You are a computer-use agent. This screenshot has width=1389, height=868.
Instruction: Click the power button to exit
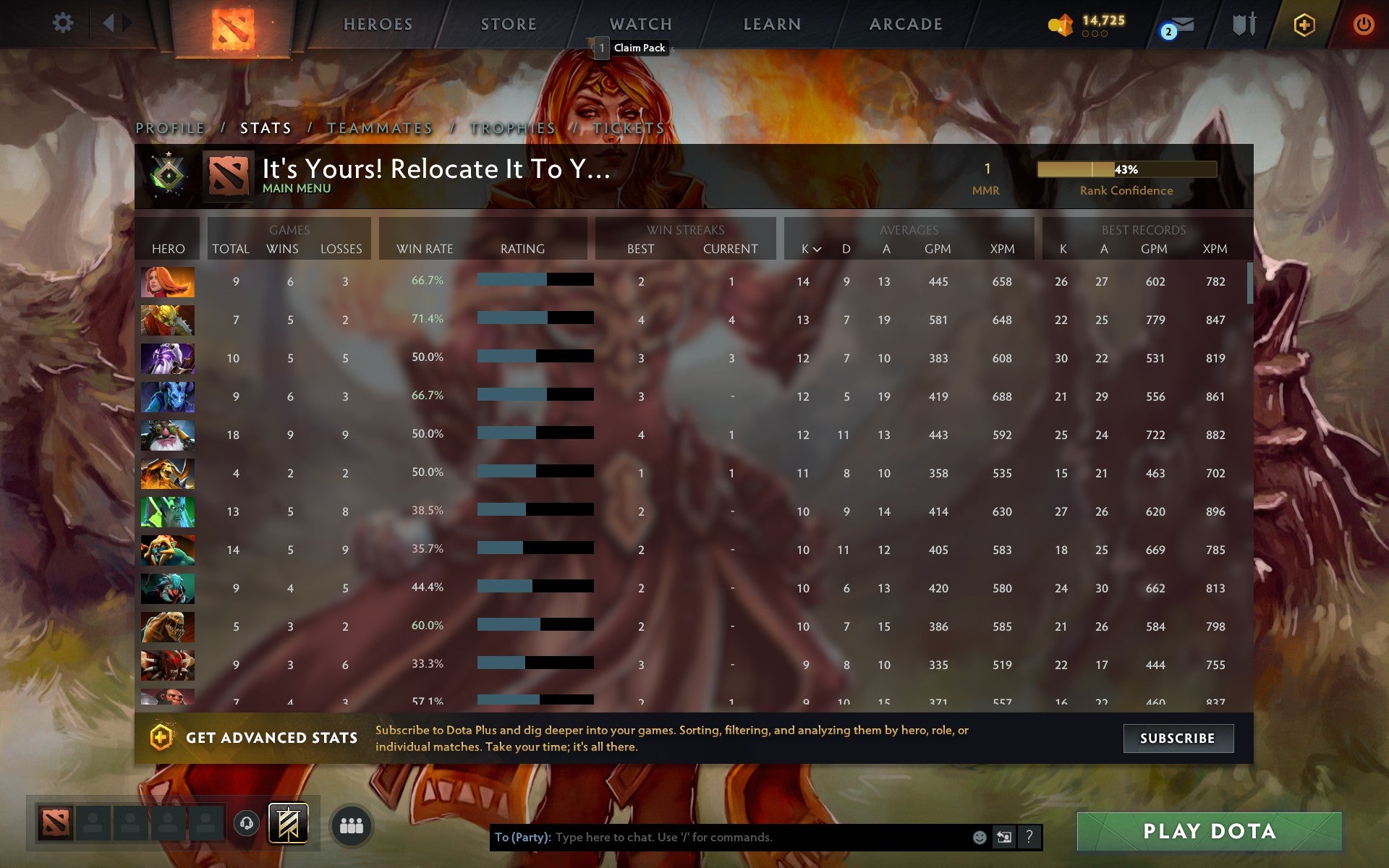[x=1364, y=23]
